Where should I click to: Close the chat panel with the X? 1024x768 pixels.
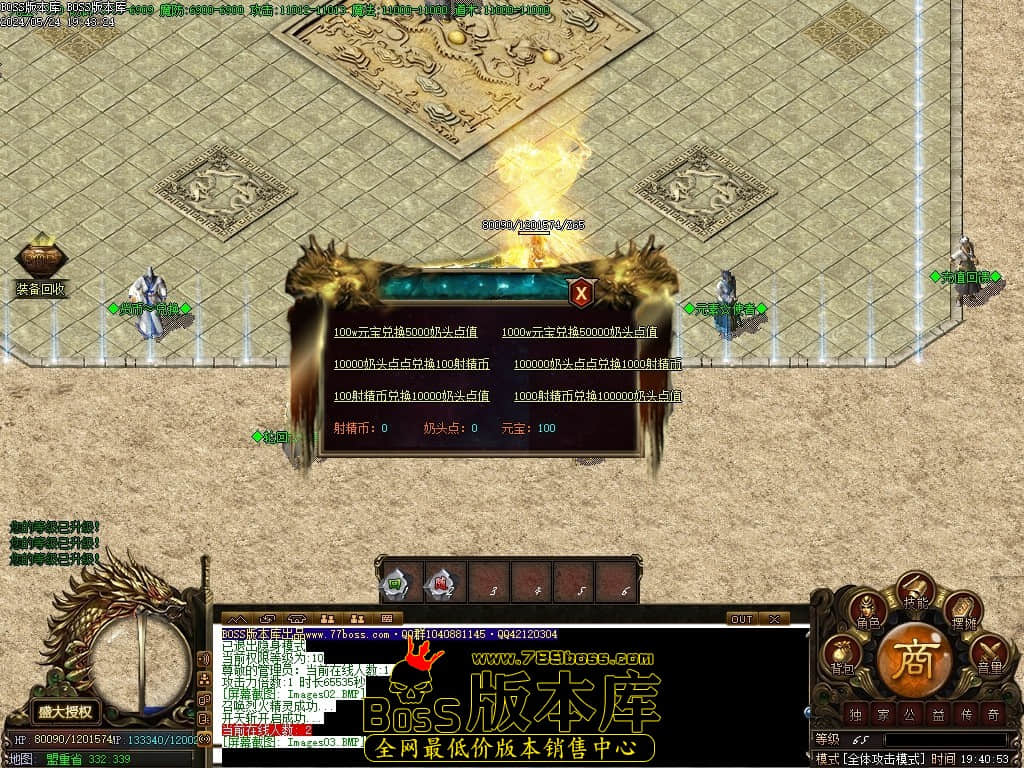pos(774,619)
